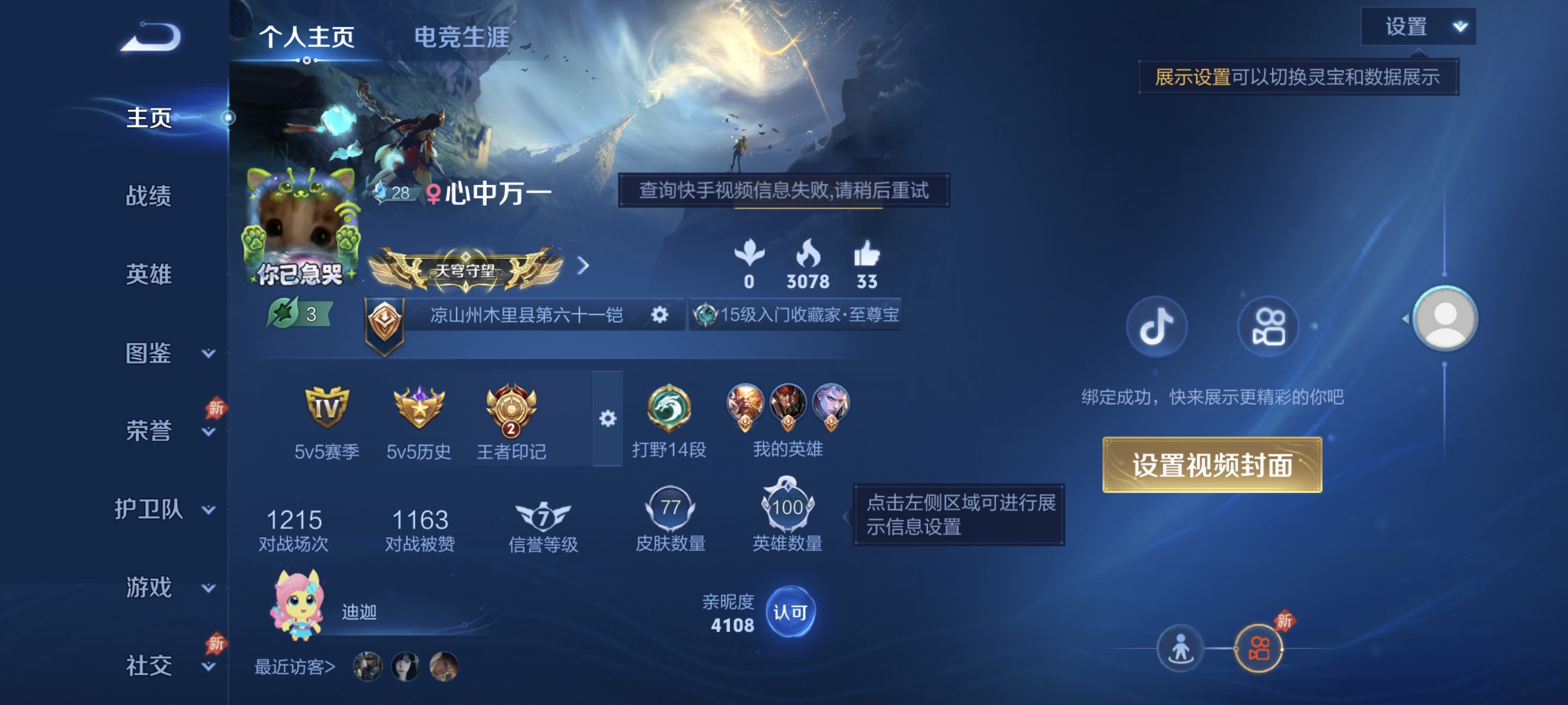Click the back arrow at top left
The width and height of the screenshot is (1568, 705).
(x=152, y=38)
